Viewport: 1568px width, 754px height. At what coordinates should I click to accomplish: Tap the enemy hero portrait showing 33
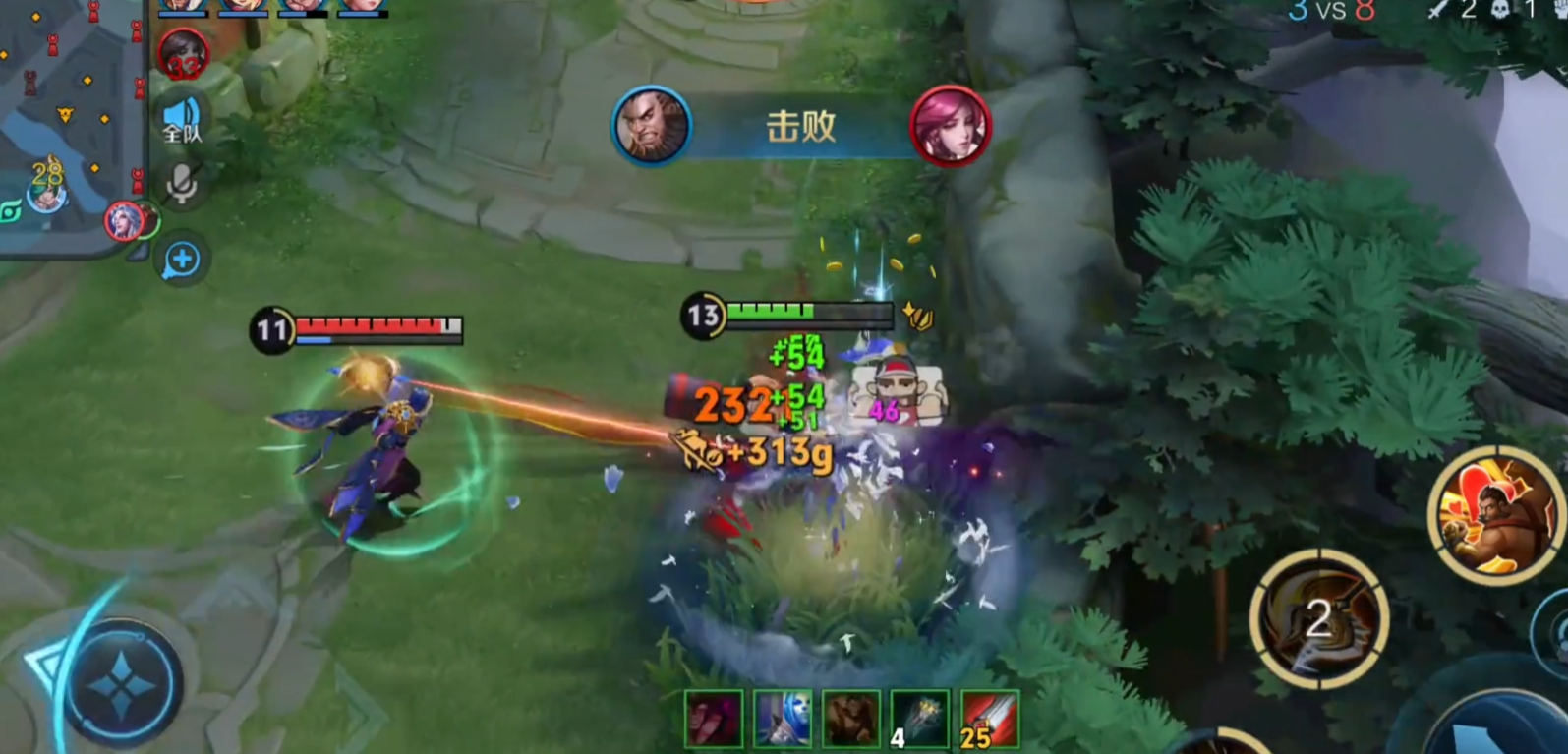[x=183, y=54]
